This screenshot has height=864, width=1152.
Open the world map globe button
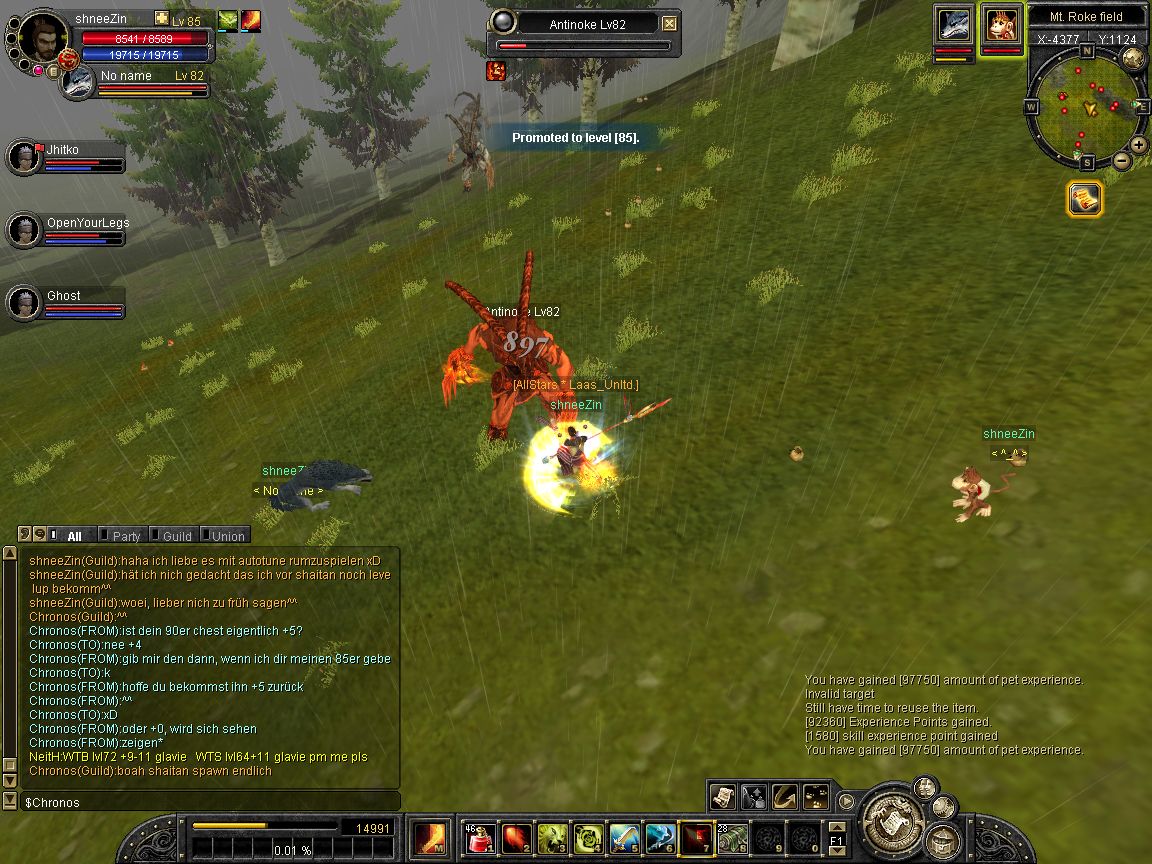point(1133,57)
